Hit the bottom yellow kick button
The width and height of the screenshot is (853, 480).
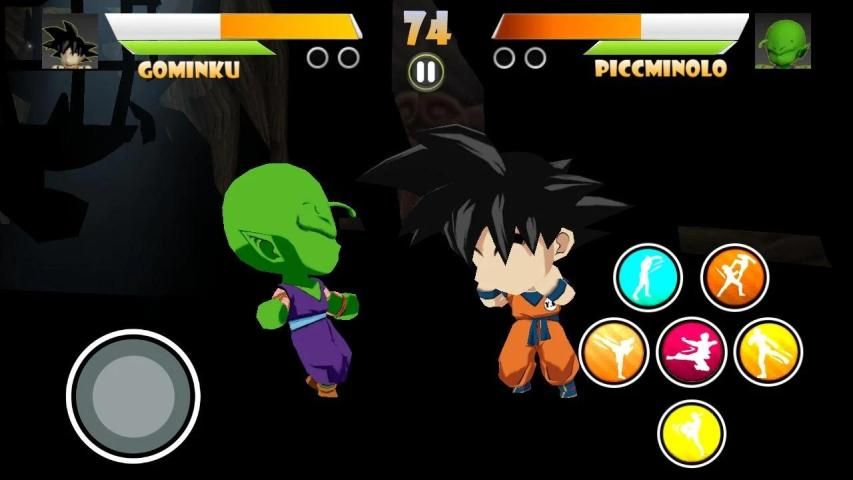691,432
